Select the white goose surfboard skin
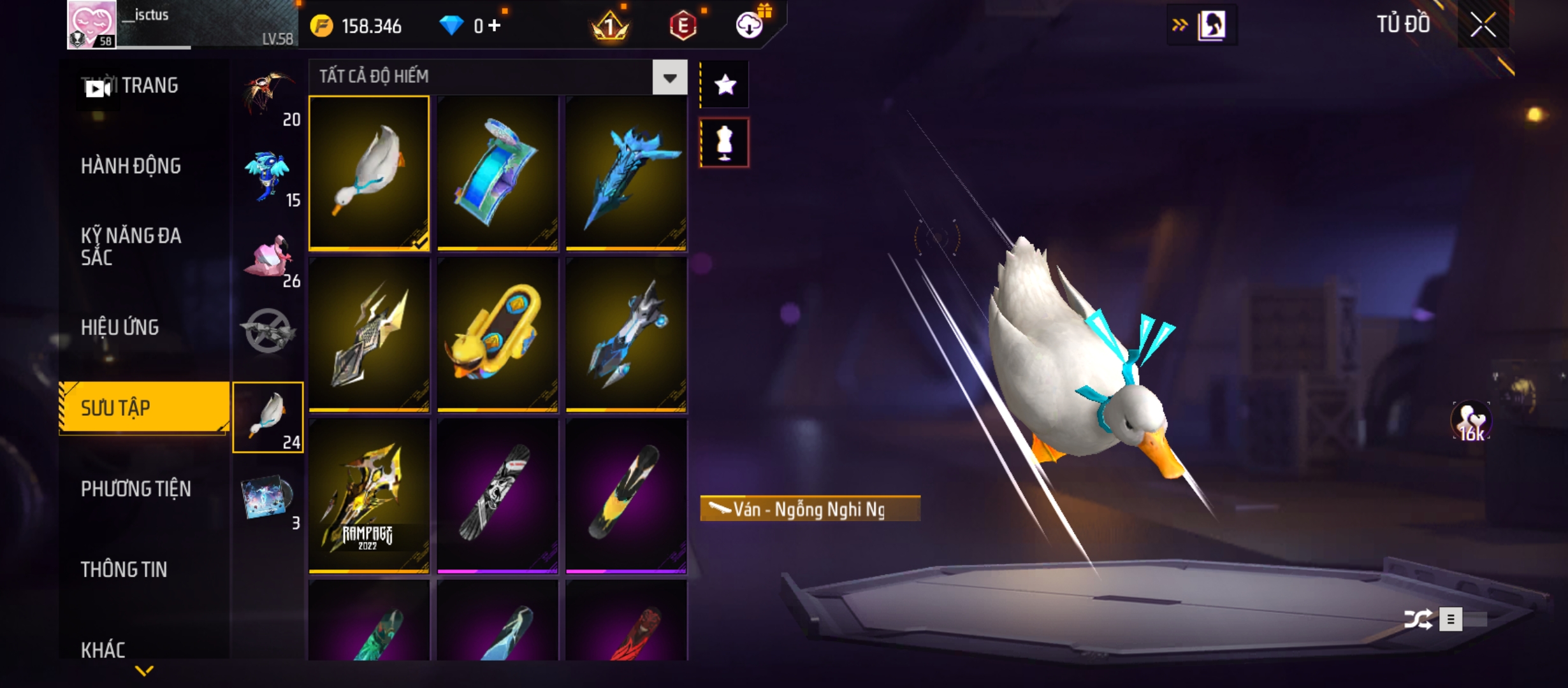 (369, 173)
